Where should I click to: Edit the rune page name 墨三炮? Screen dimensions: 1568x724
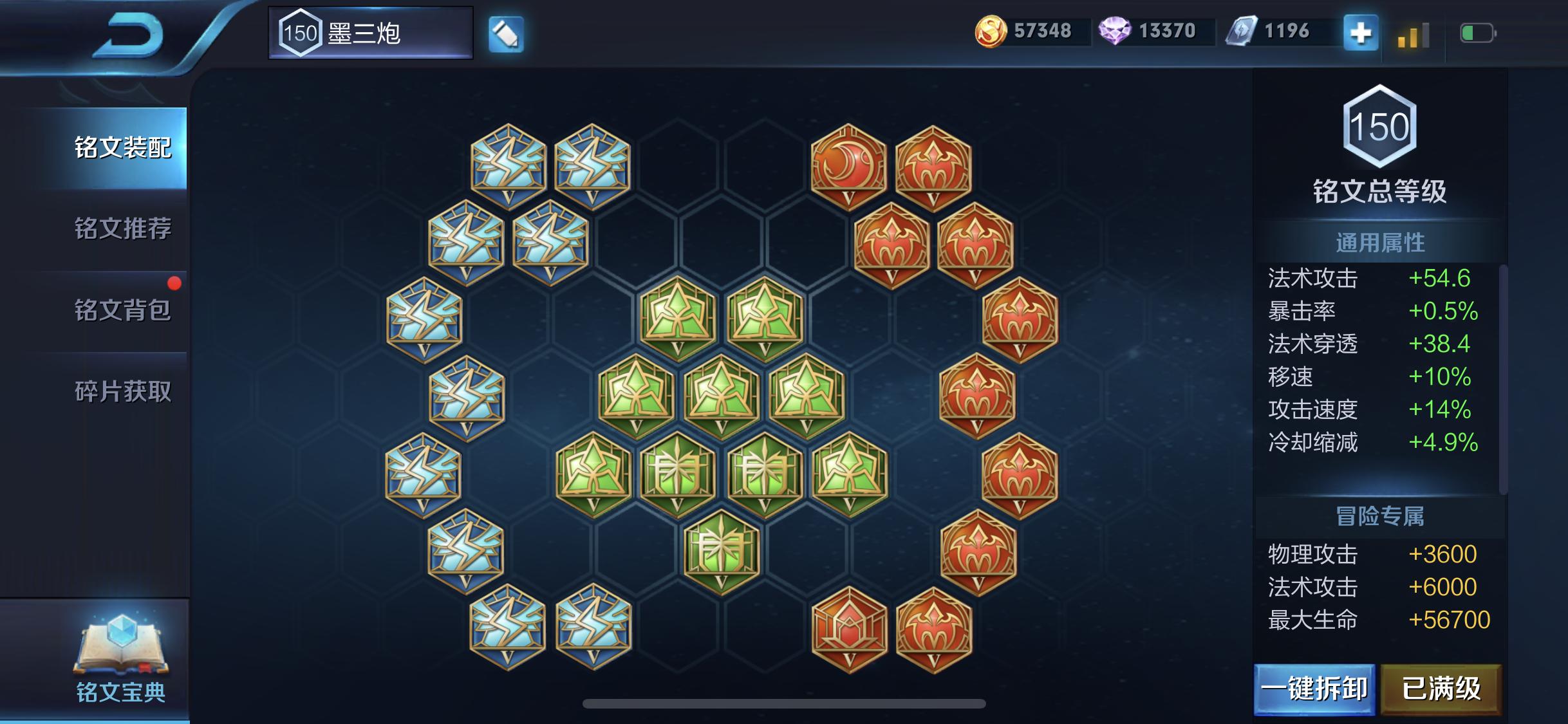click(506, 34)
